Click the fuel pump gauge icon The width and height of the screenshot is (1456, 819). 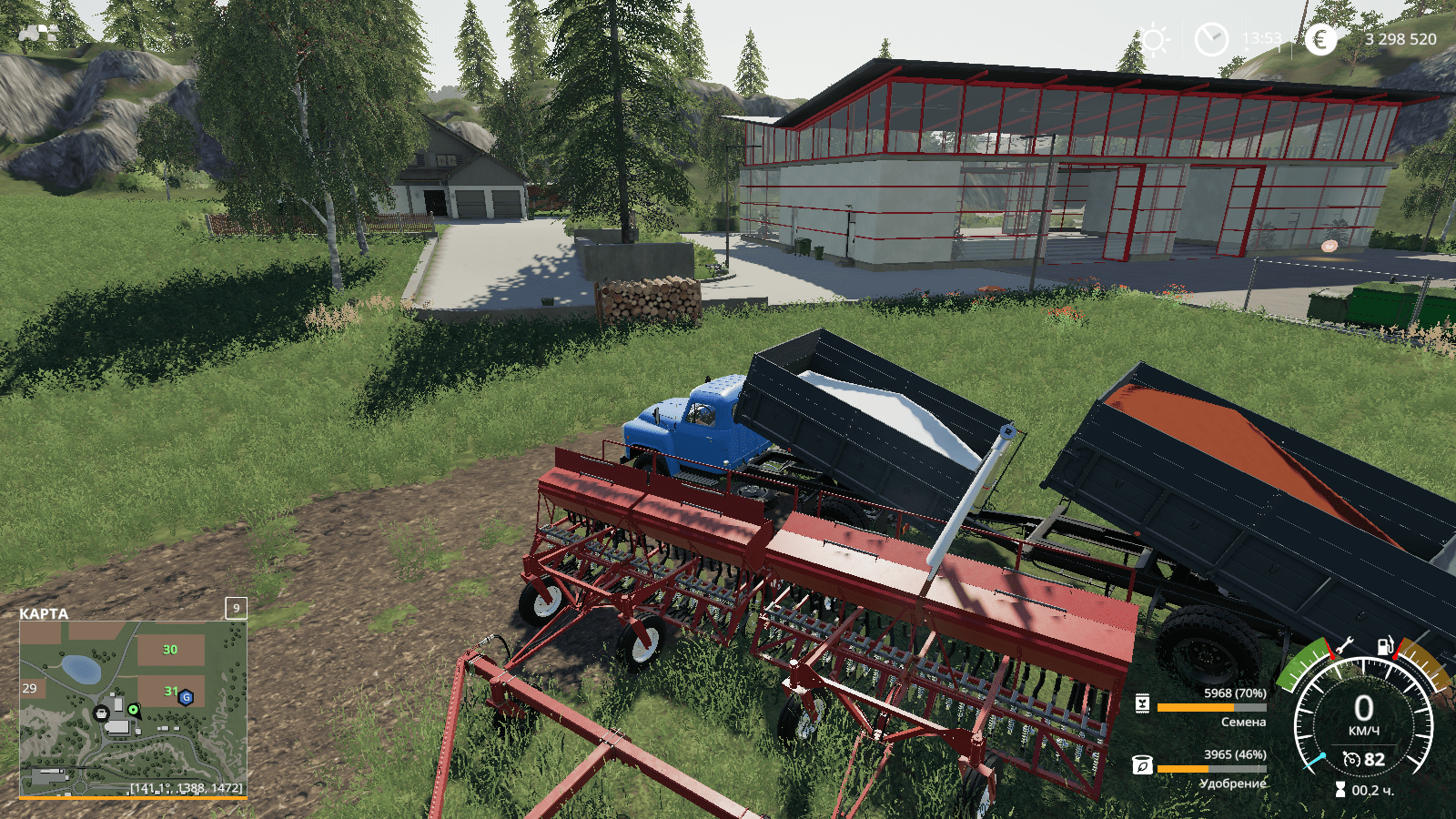[x=1385, y=646]
